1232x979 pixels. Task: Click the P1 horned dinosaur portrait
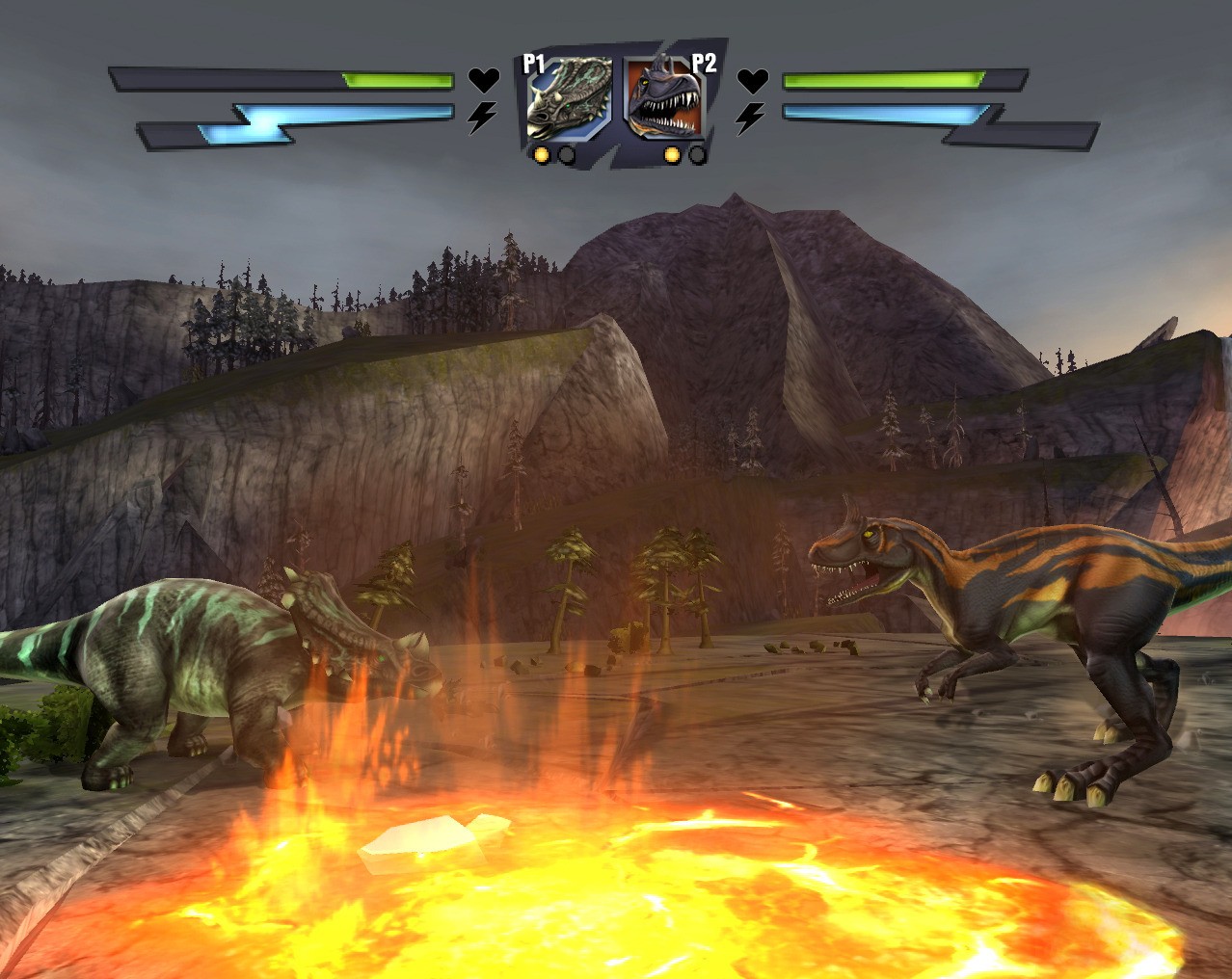pyautogui.click(x=568, y=100)
